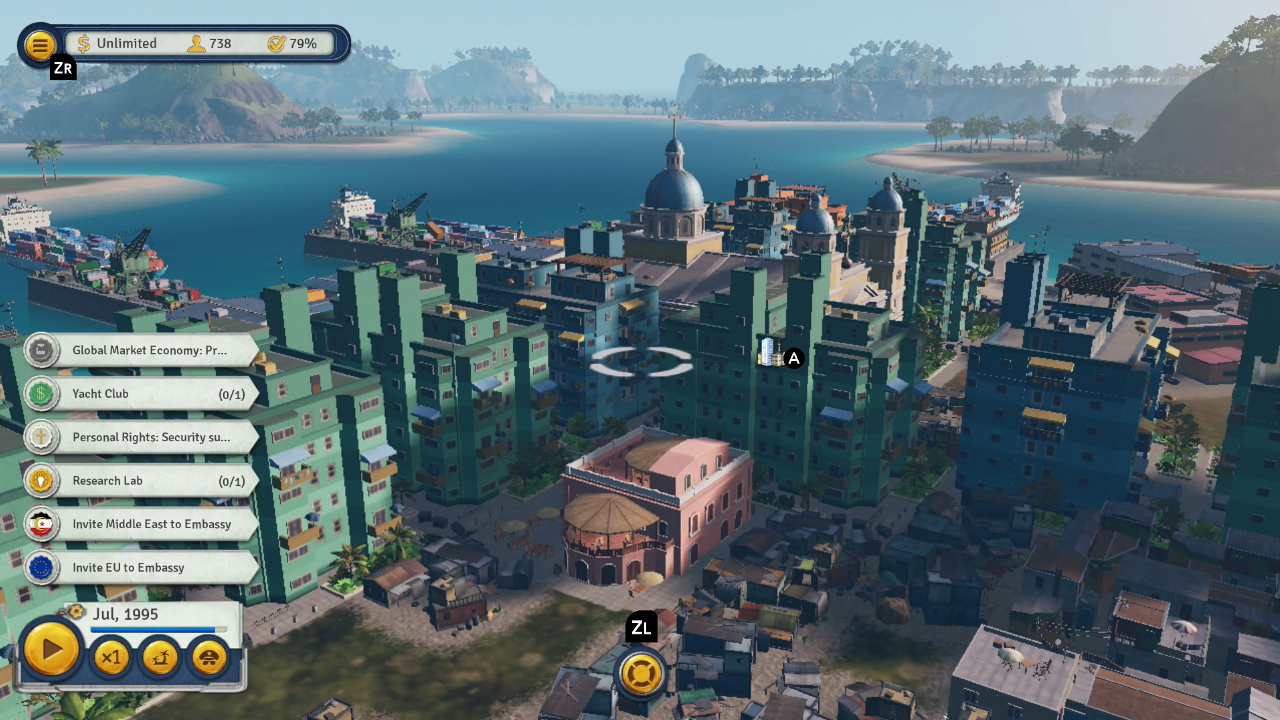Open the El Presidente cap icon

coord(209,657)
